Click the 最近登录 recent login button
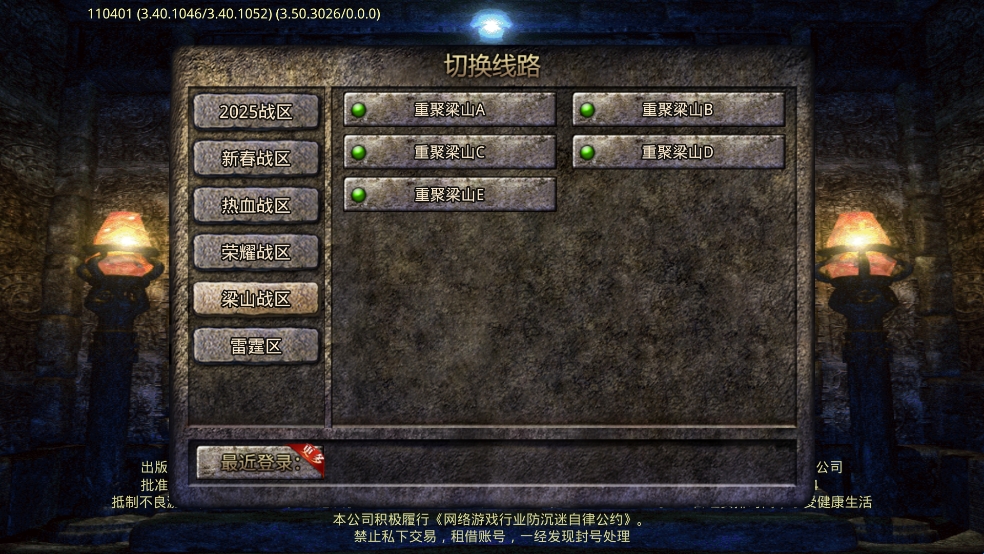The width and height of the screenshot is (984, 554). [260, 462]
